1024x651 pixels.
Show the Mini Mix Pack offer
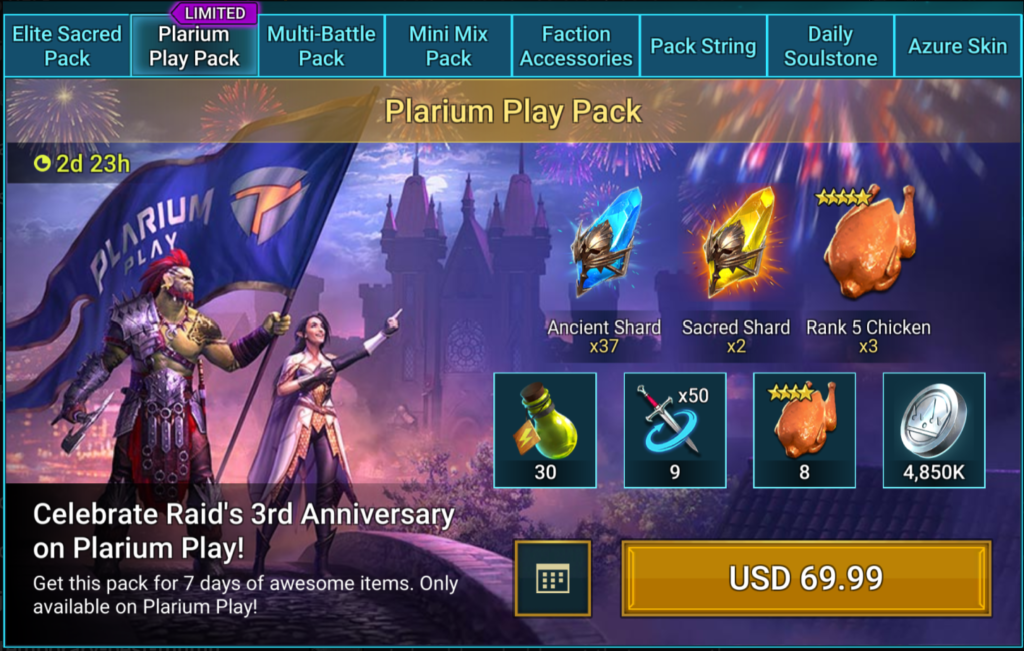(448, 46)
